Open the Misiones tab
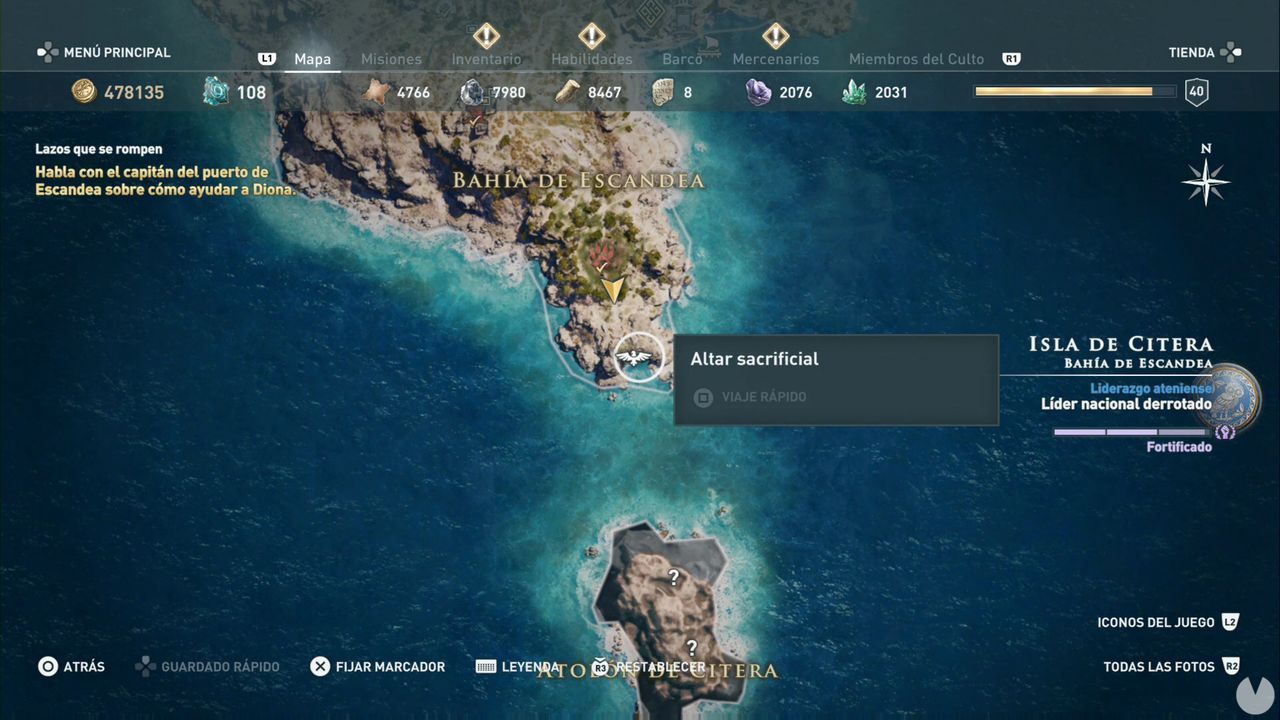Viewport: 1280px width, 720px height. 391,59
